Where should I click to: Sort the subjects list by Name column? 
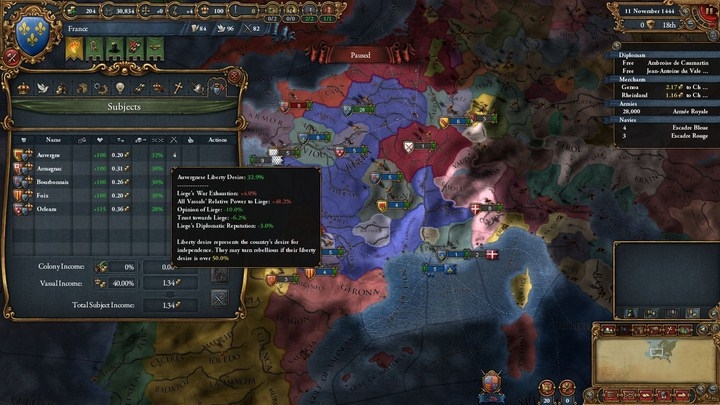click(53, 140)
